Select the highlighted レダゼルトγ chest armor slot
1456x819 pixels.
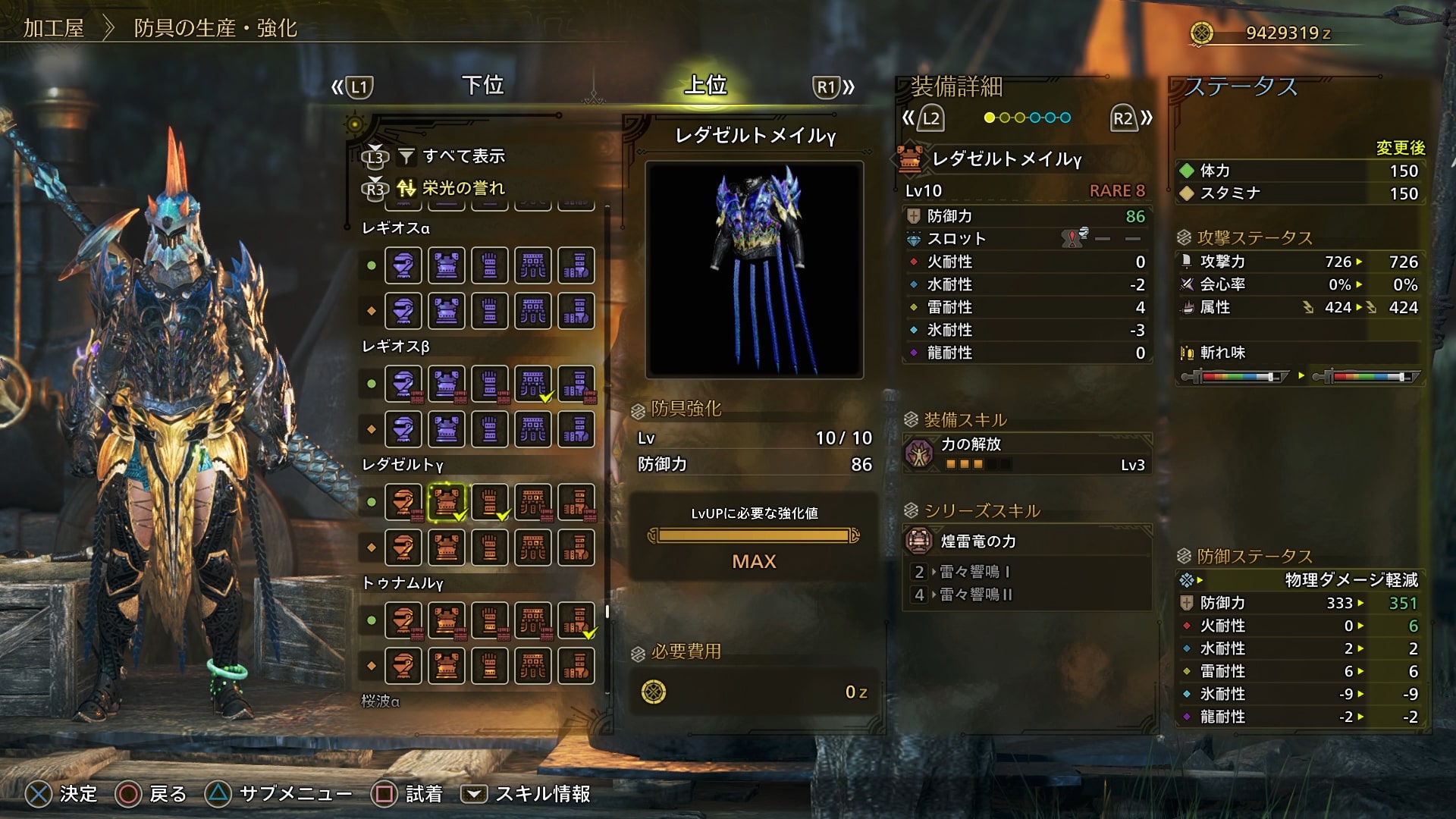[x=447, y=502]
